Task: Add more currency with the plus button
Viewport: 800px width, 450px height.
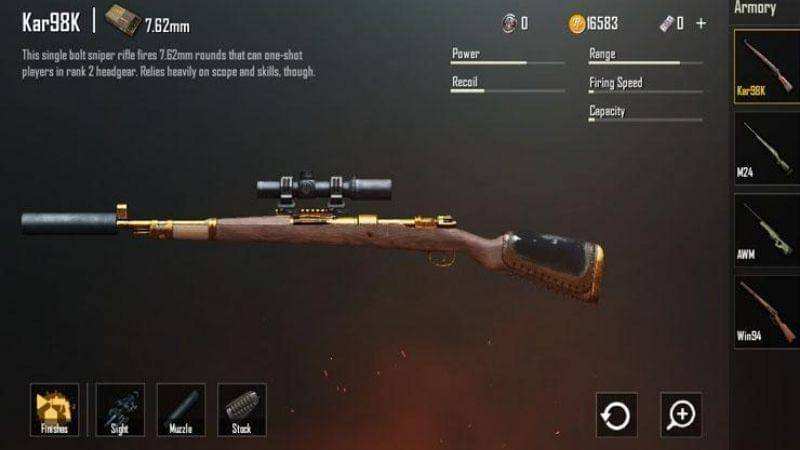Action: click(x=701, y=23)
